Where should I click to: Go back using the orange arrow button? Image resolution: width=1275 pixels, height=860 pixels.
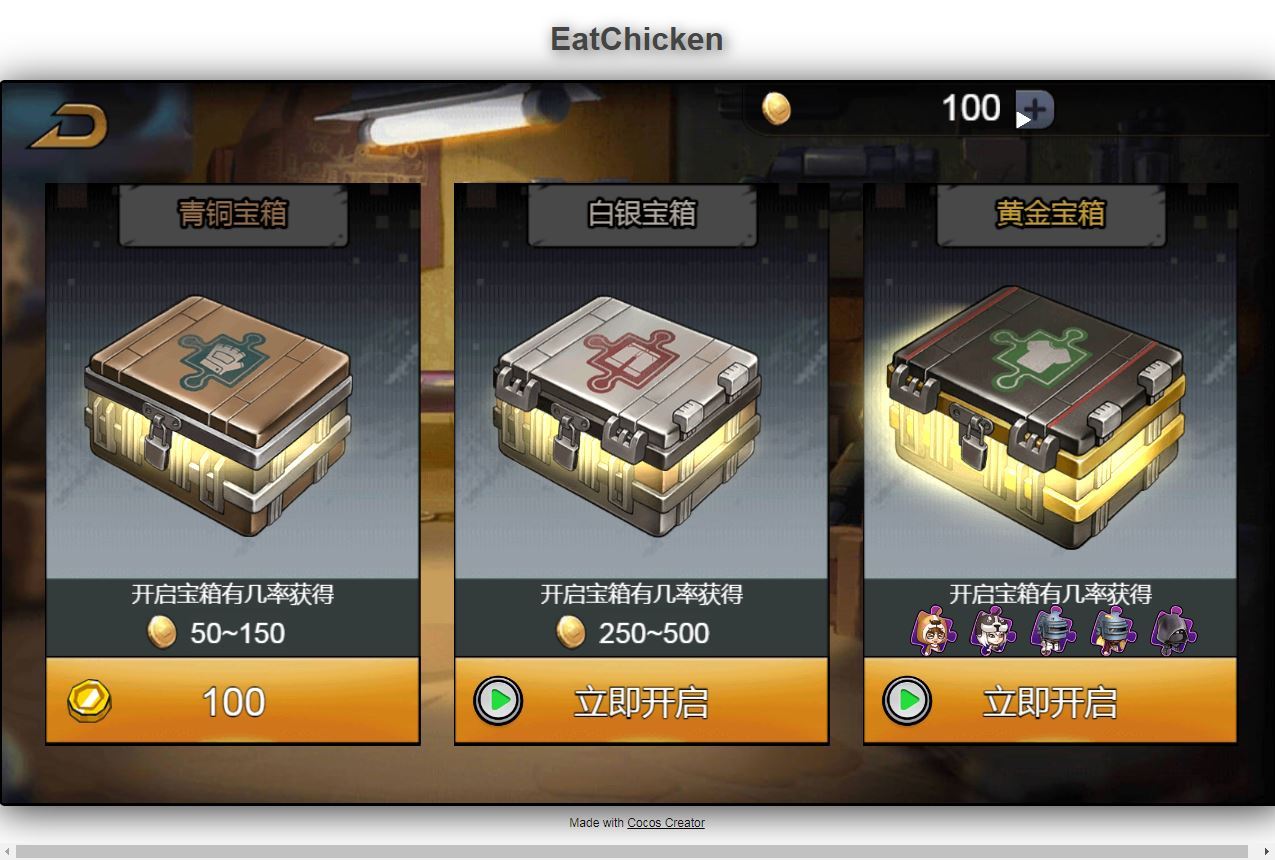tap(68, 126)
